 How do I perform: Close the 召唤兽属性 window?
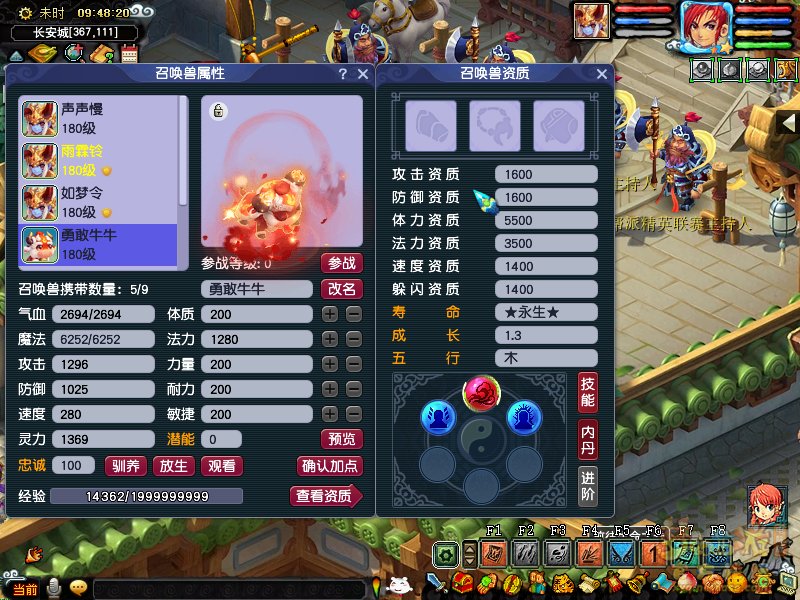pyautogui.click(x=363, y=74)
